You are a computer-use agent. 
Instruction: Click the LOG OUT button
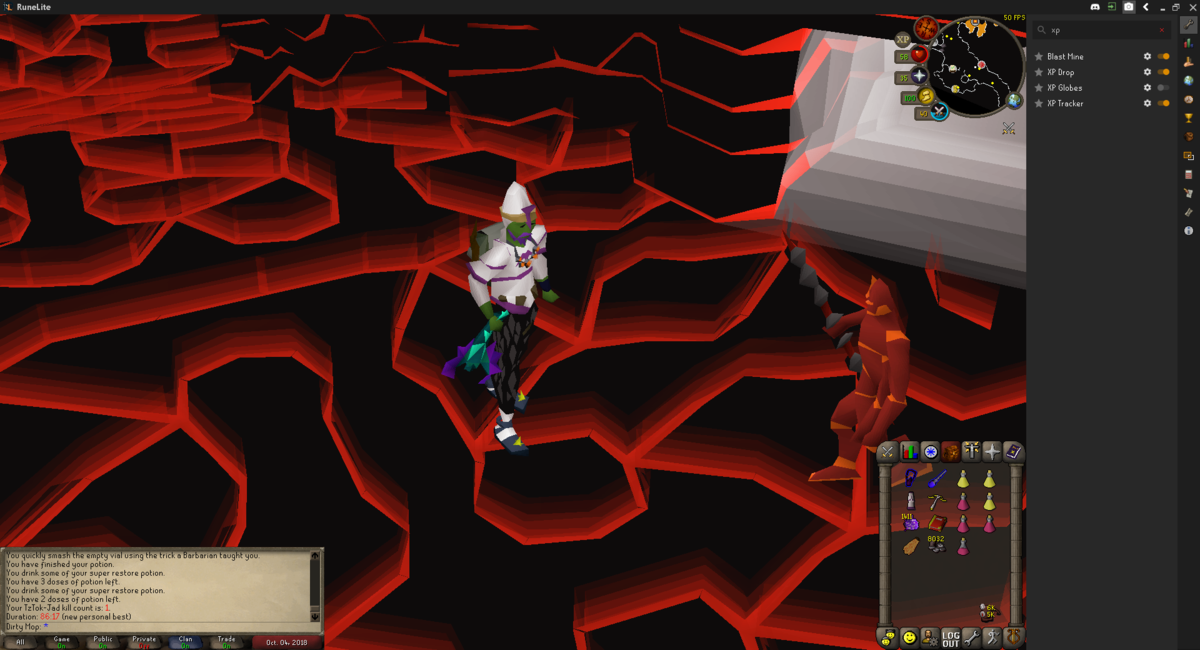950,637
